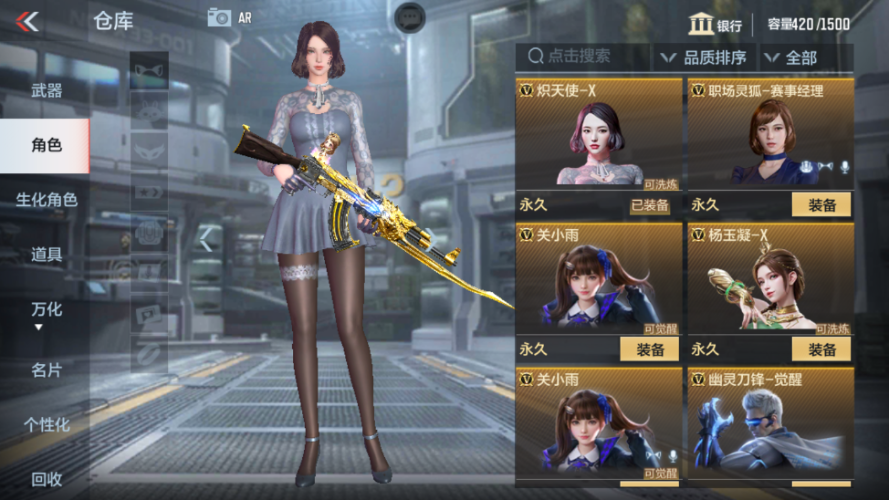The image size is (889, 500).
Task: Click the left arrow beside the character
Action: click(x=206, y=238)
